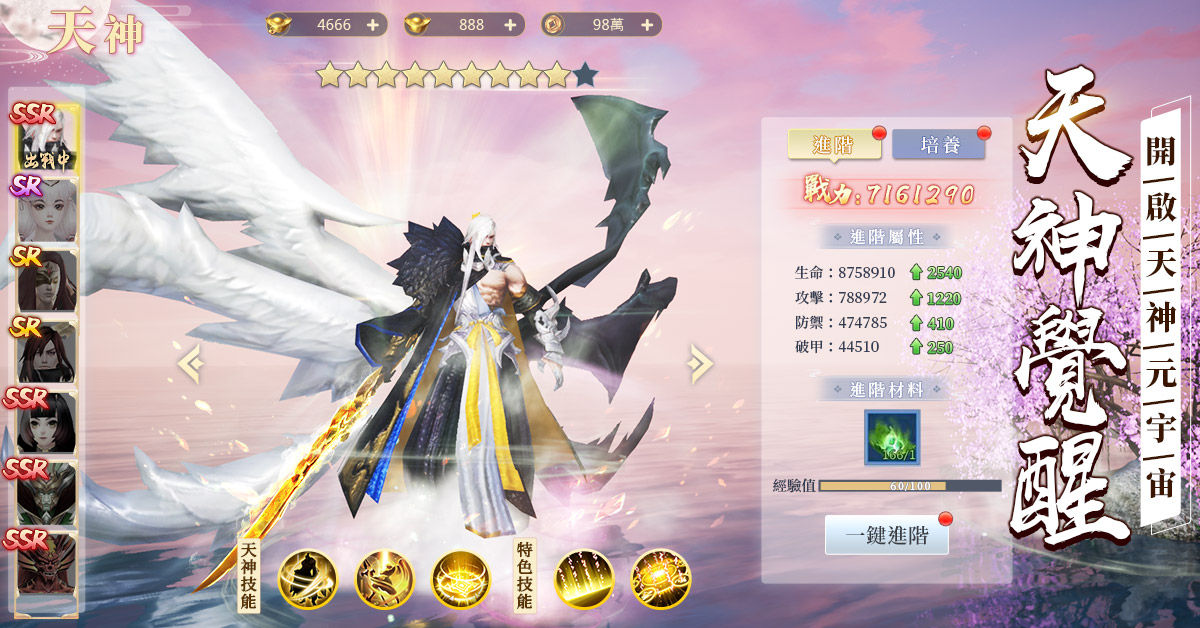Select the SR warrior with gold headpiece

46,281
